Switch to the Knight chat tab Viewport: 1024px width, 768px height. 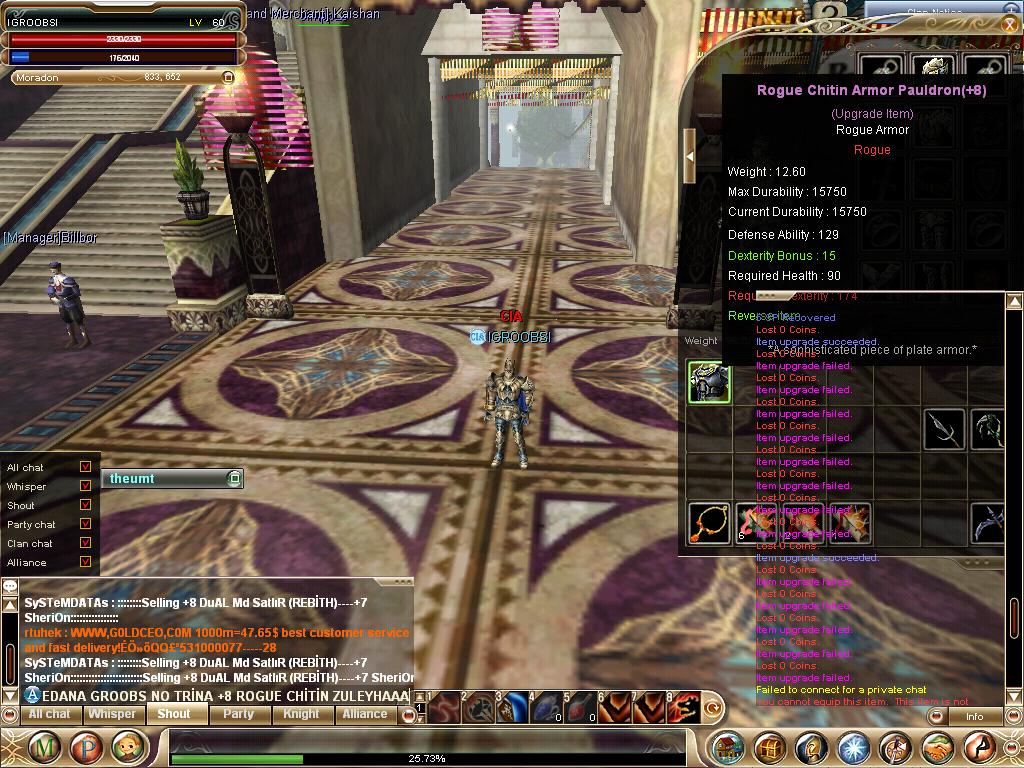301,714
